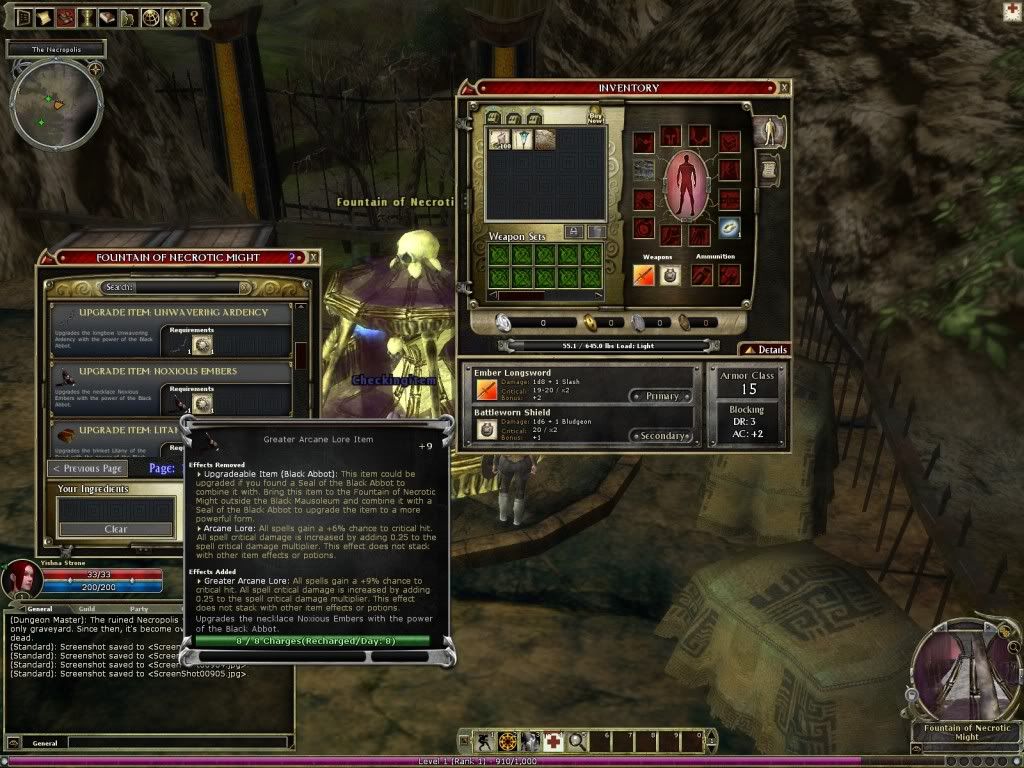Open the help question mark menu
The height and width of the screenshot is (768, 1024).
pos(194,17)
